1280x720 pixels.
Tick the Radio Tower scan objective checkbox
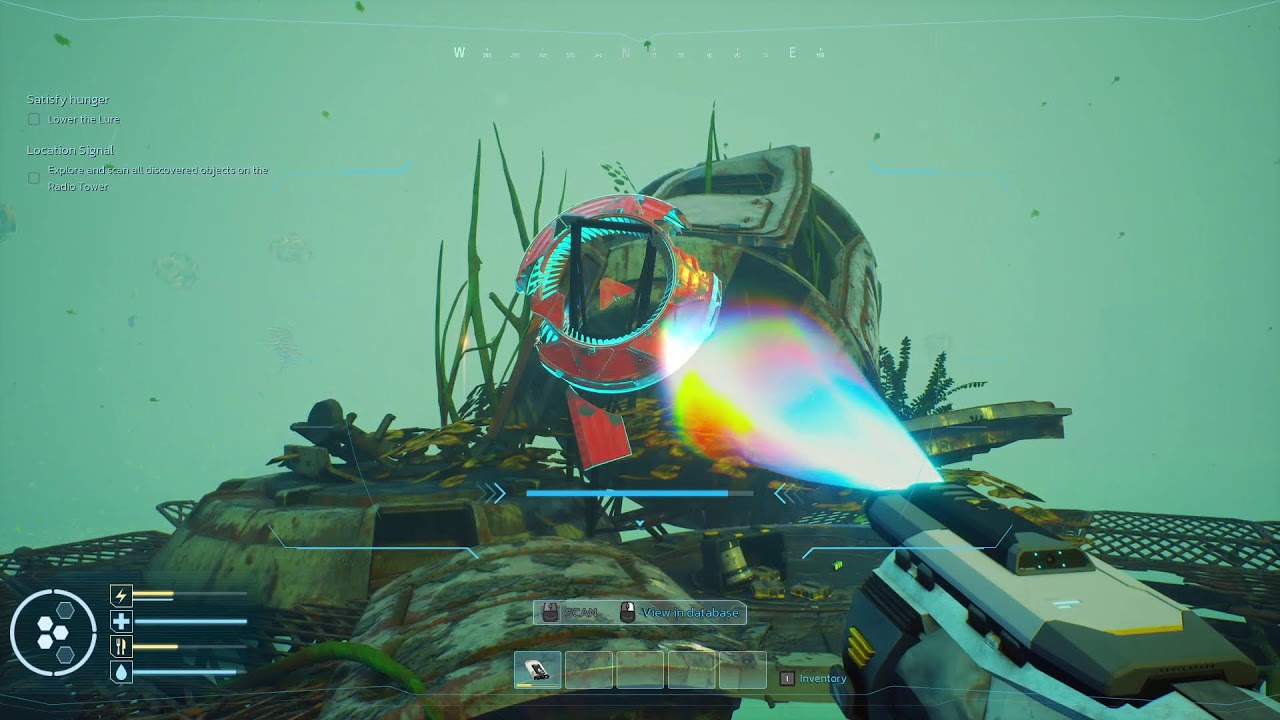tap(34, 178)
